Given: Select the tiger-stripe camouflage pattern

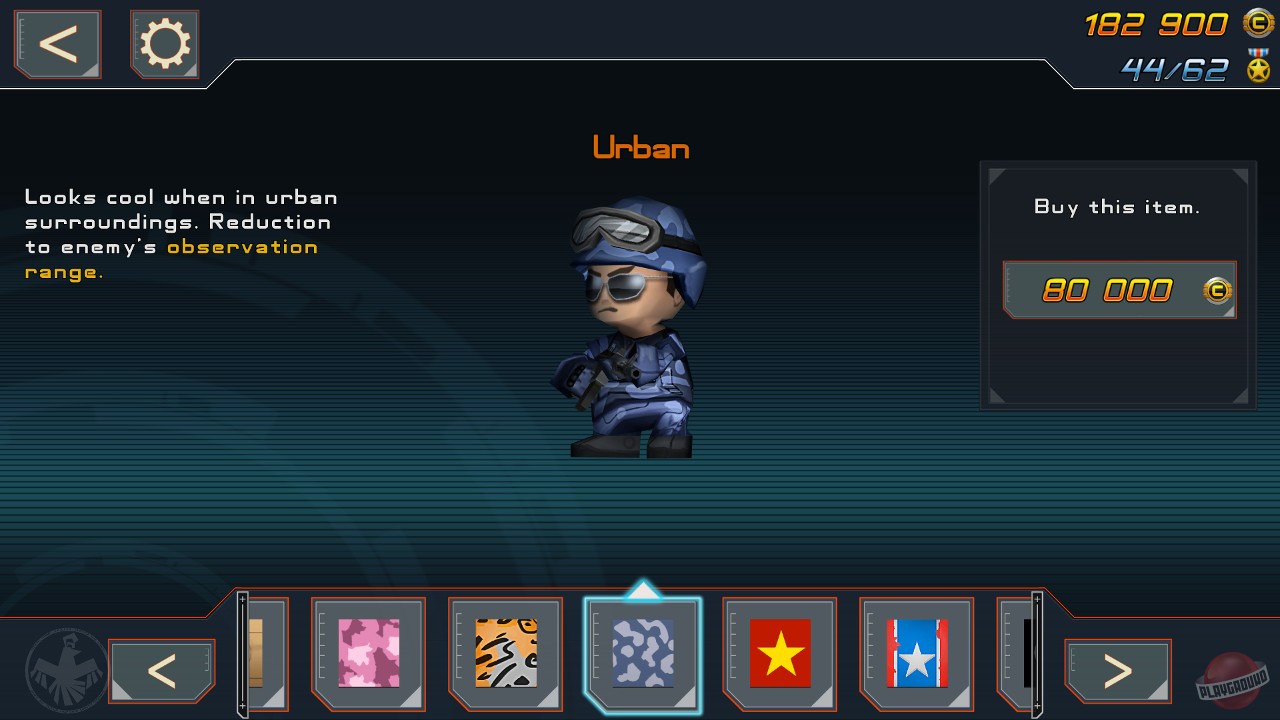Looking at the screenshot, I should (505, 655).
